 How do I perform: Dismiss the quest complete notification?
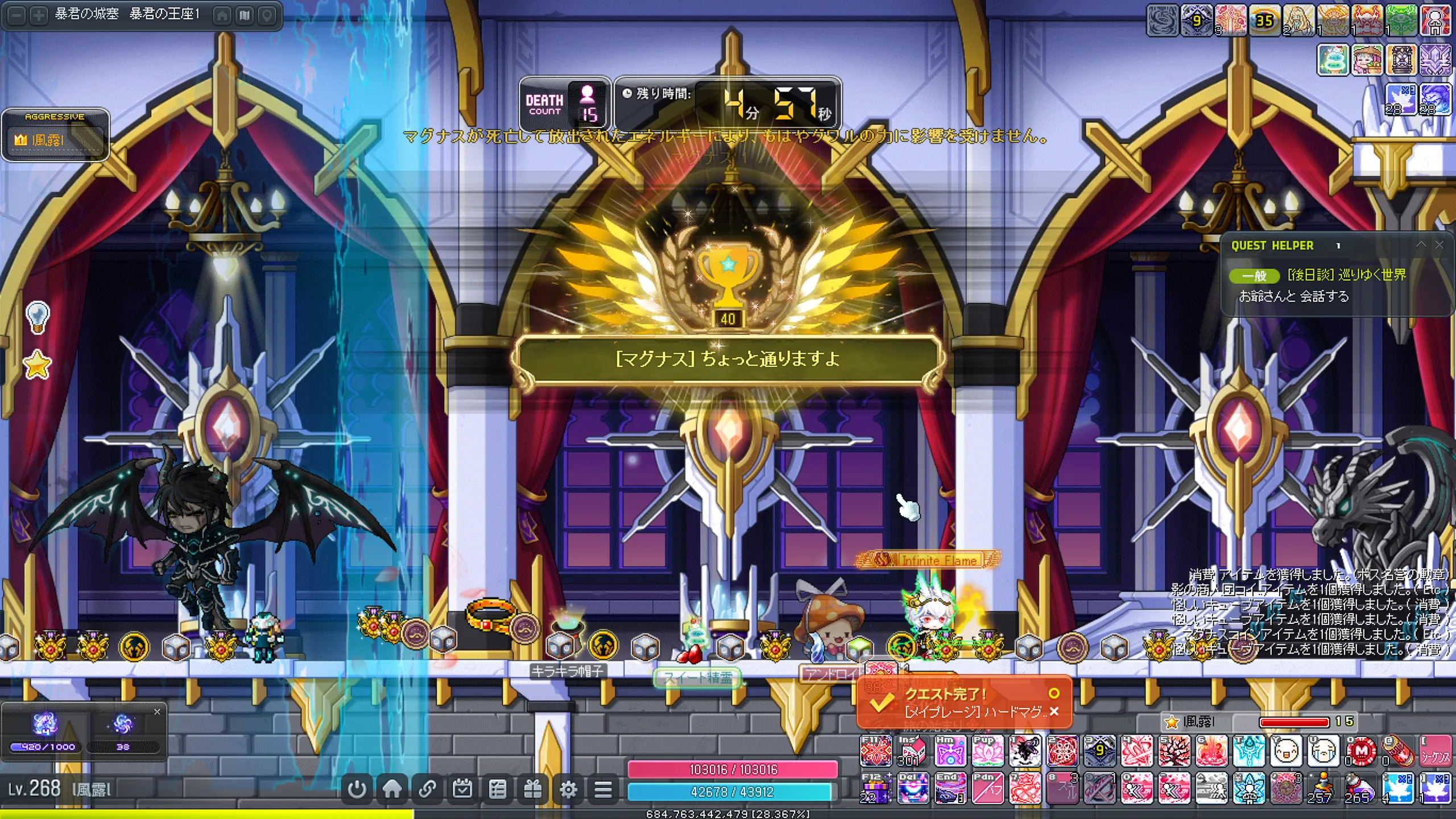1054,712
